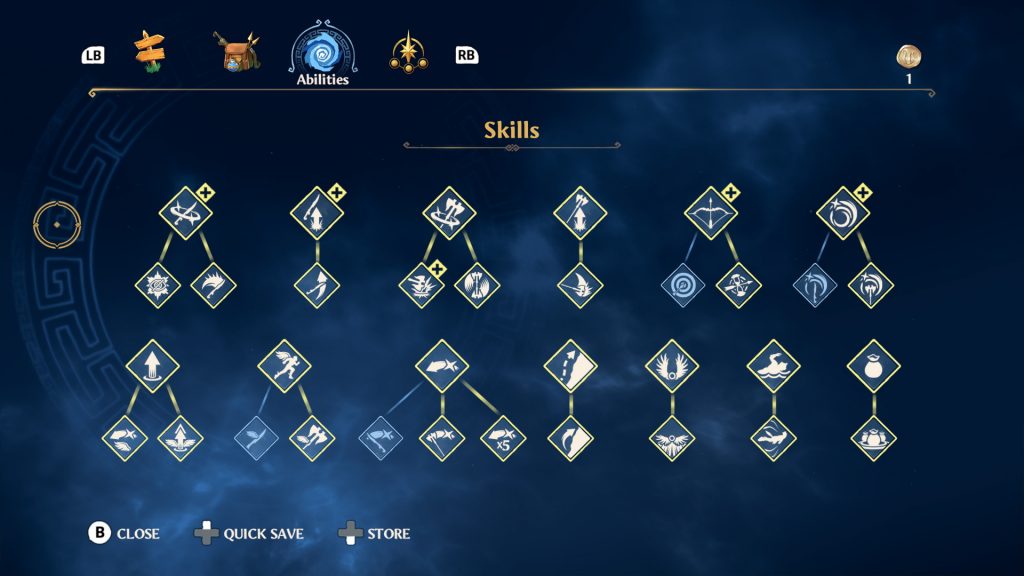The image size is (1024, 576).
Task: Open the signpost quests tab
Action: [150, 52]
